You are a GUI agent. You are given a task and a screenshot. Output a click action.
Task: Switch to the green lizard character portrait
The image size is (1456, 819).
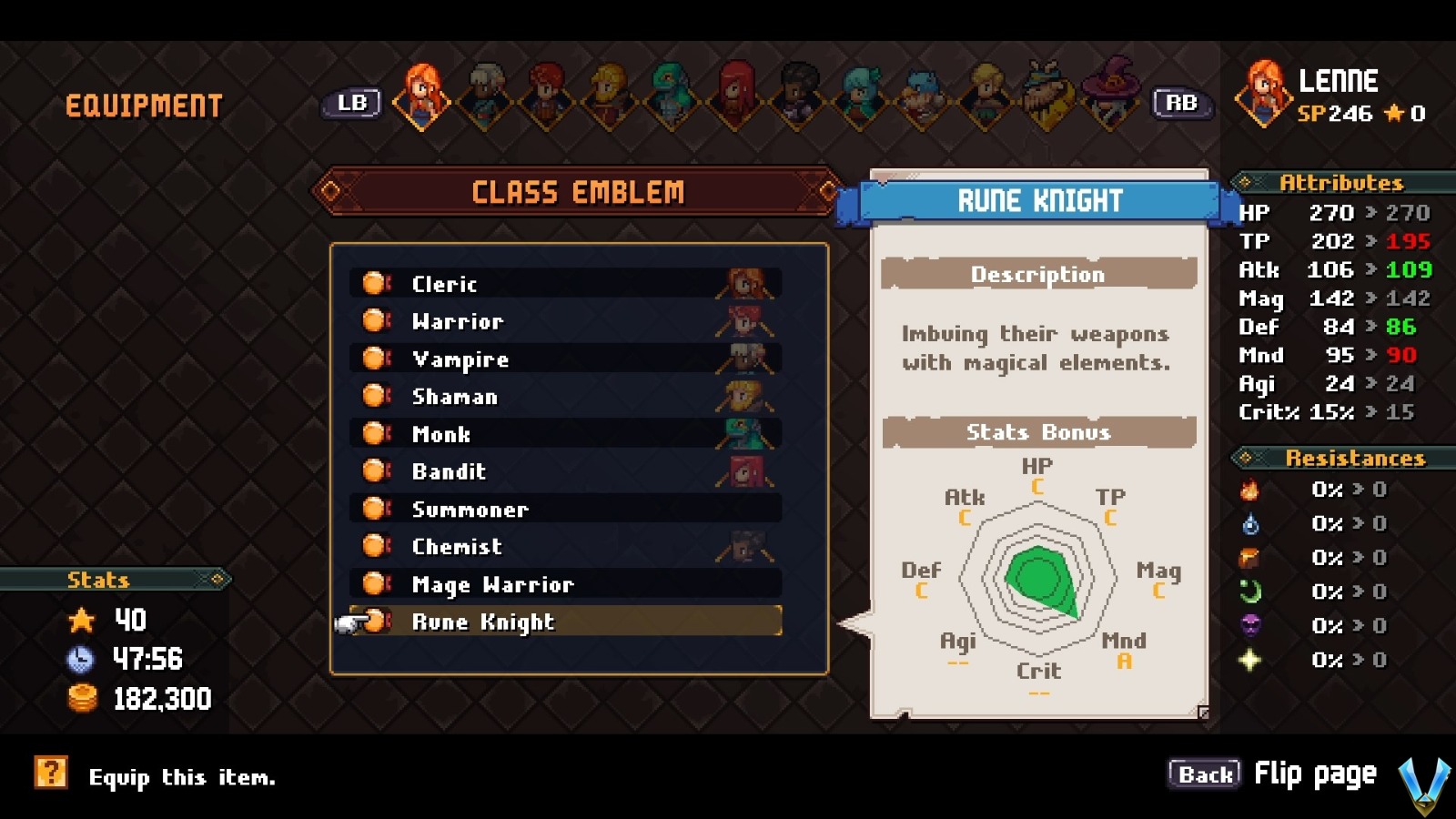pos(672,94)
